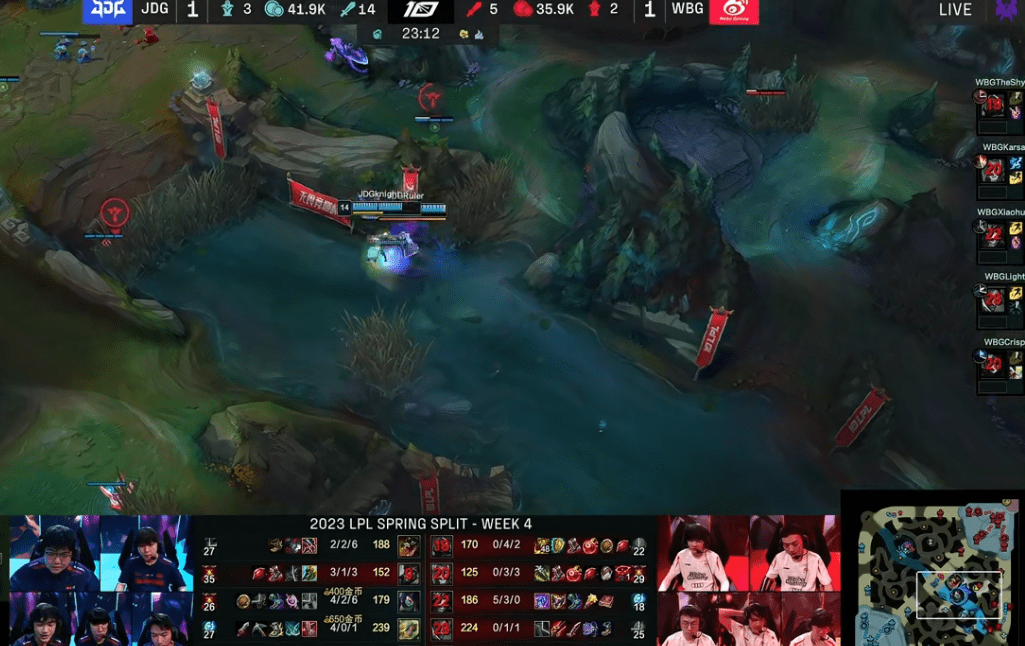Select WBGXiaohu's champion portrait
Viewport: 1025px width, 646px height.
993,236
